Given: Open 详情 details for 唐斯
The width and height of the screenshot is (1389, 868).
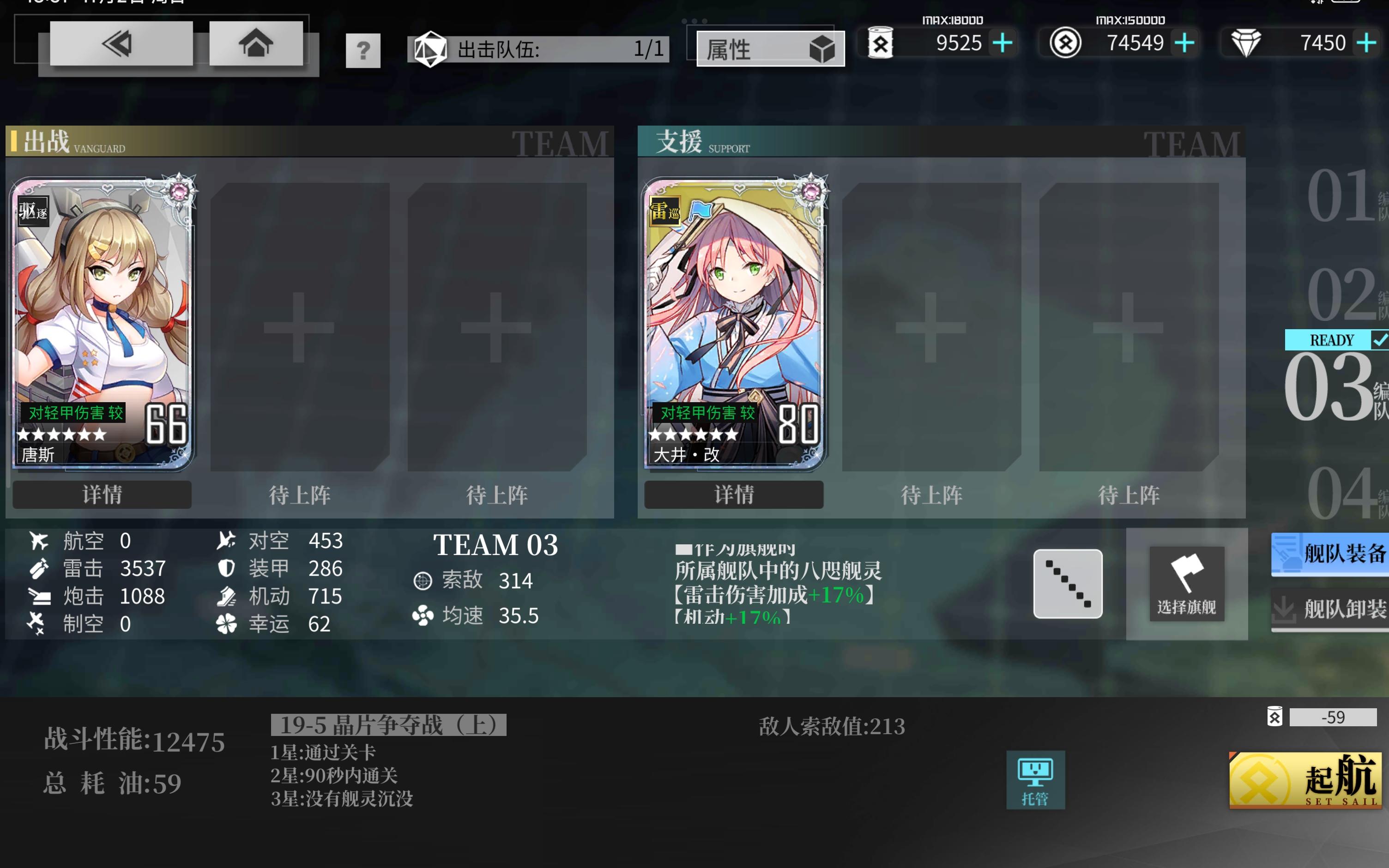Looking at the screenshot, I should [102, 494].
